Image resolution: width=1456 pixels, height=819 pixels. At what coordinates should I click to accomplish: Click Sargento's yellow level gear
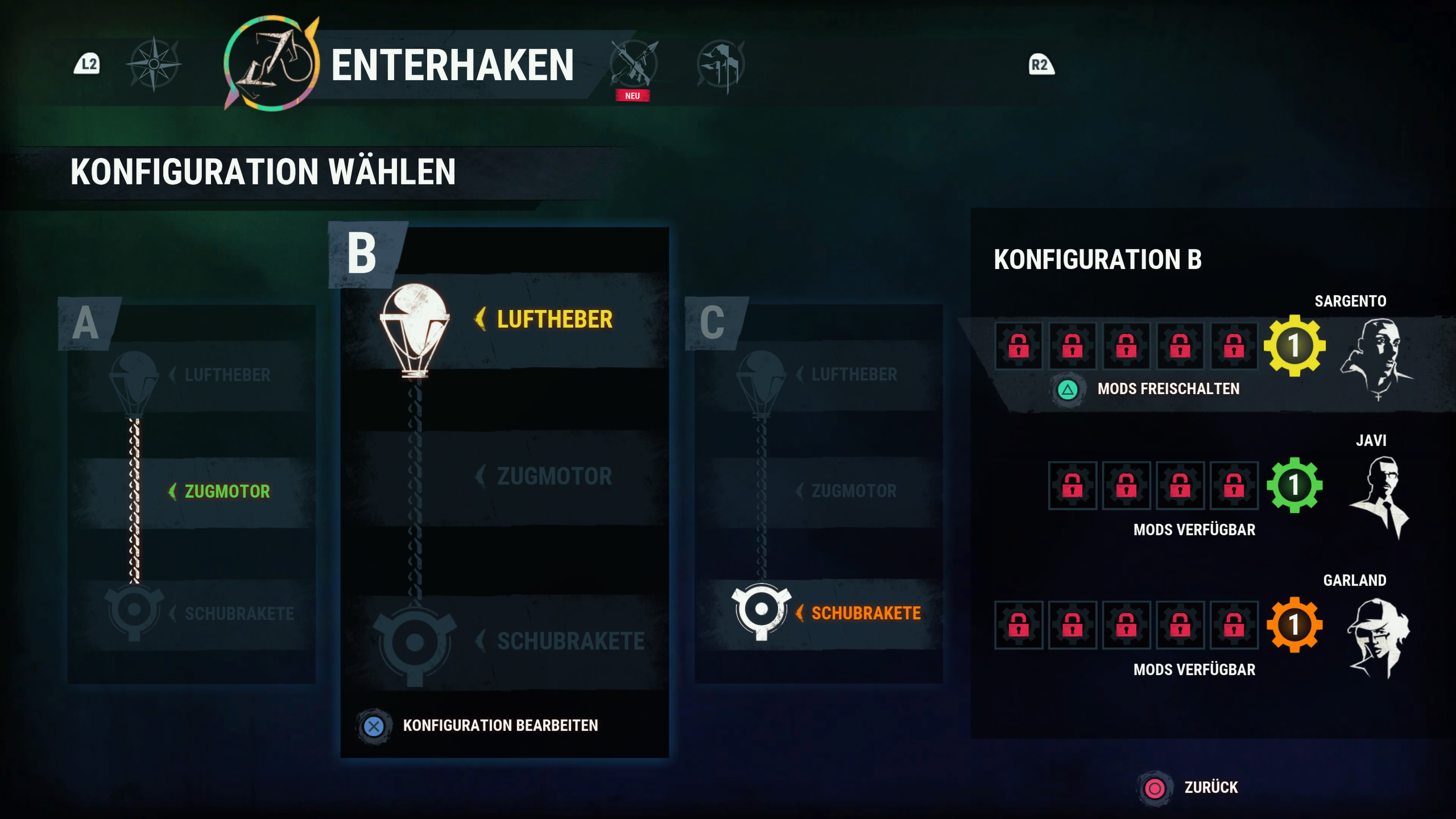tap(1294, 345)
